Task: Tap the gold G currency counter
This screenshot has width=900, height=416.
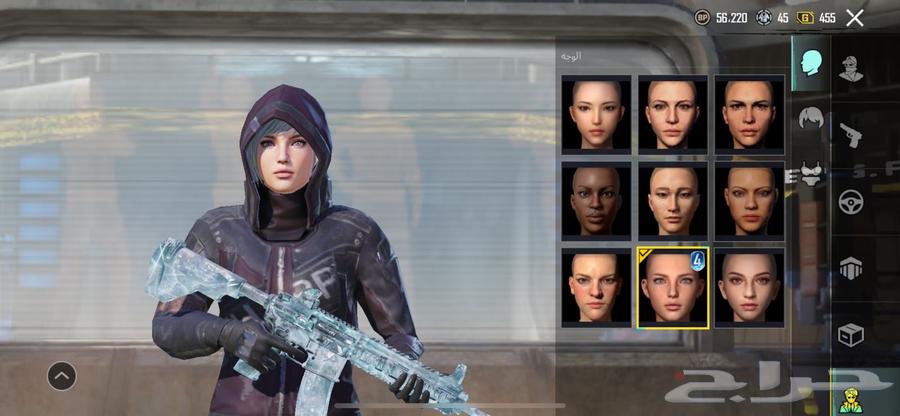Action: point(817,18)
